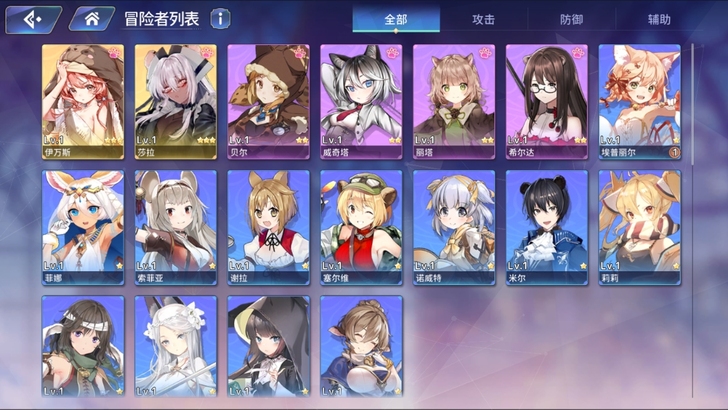Viewport: 728px width, 410px height.
Task: Choose the 谢拉 character card
Action: click(x=268, y=227)
